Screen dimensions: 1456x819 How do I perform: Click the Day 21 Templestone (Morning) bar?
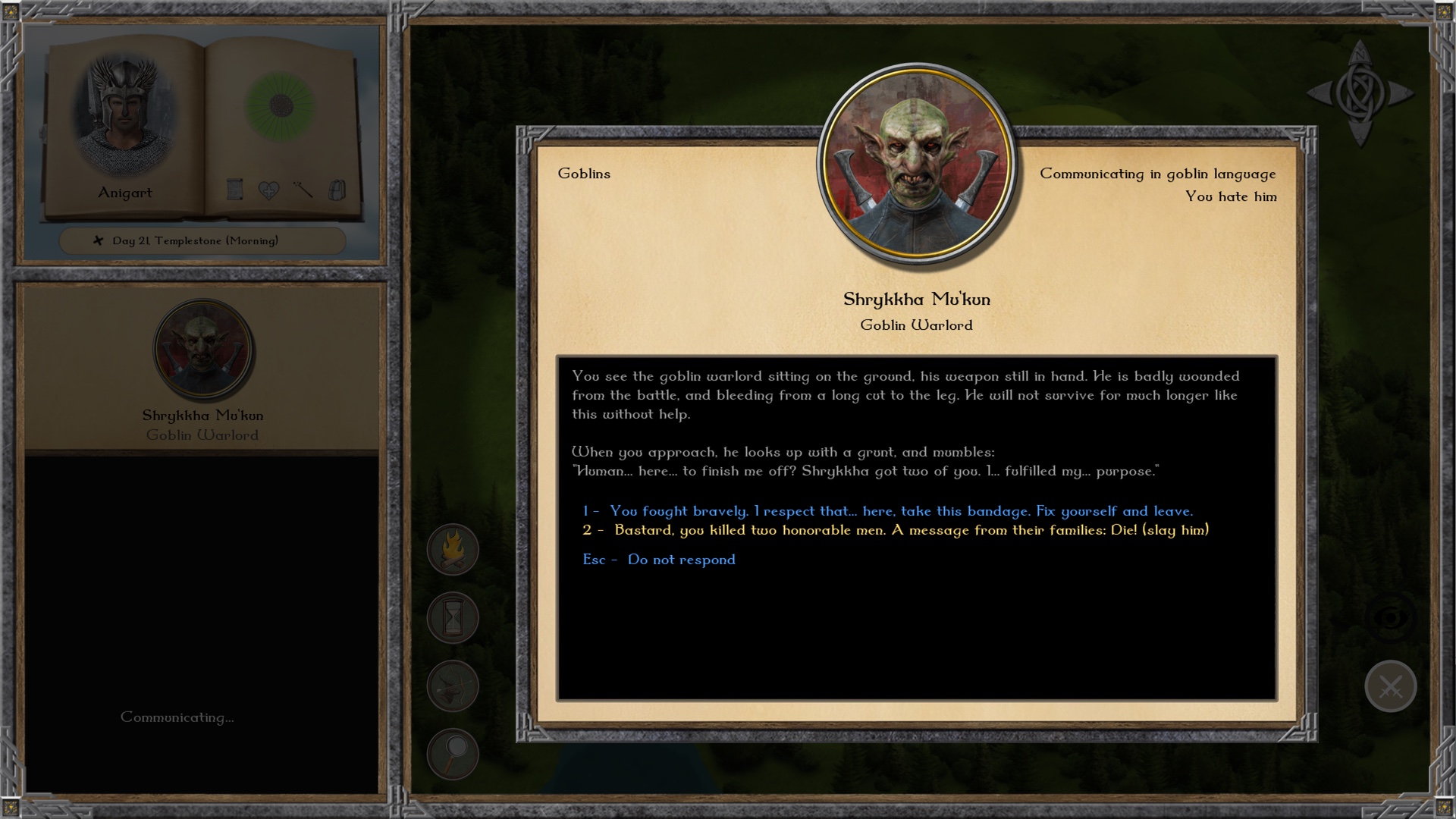202,240
